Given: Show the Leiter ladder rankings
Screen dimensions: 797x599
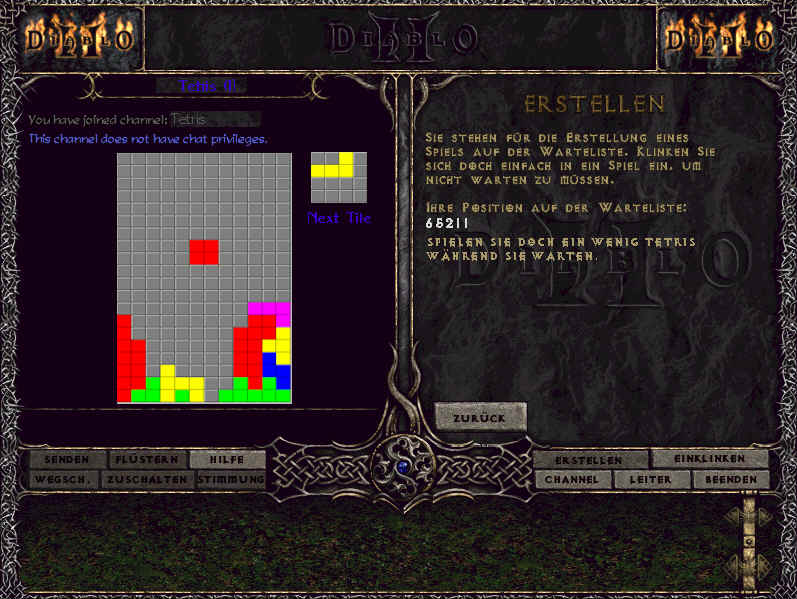Looking at the screenshot, I should 650,480.
